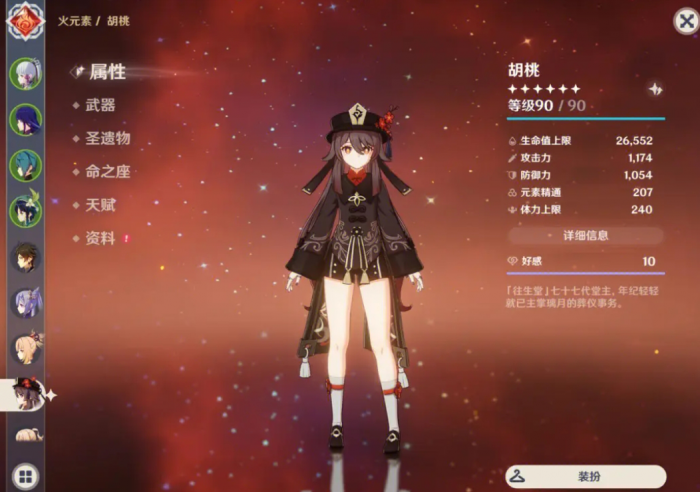Select the 属性 attributes menu entry

tap(107, 72)
